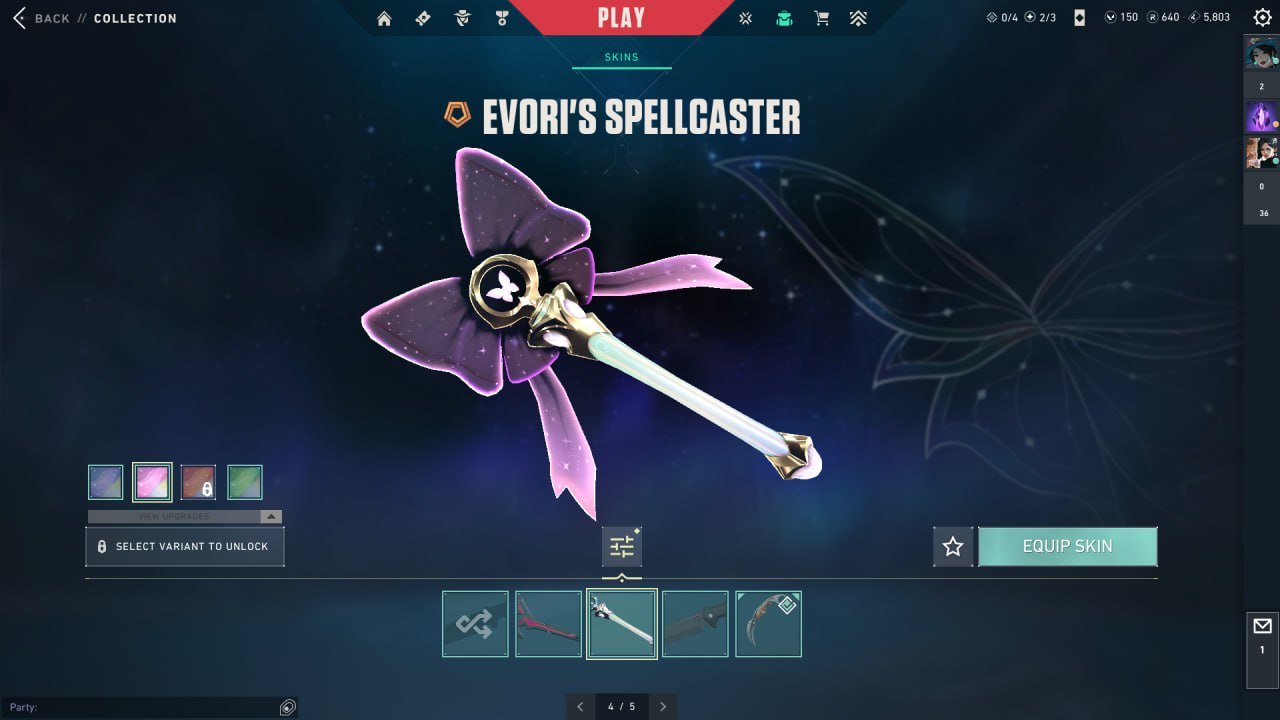Choose the pink color variant swatch
Screen dimensions: 1280x720
(x=152, y=482)
